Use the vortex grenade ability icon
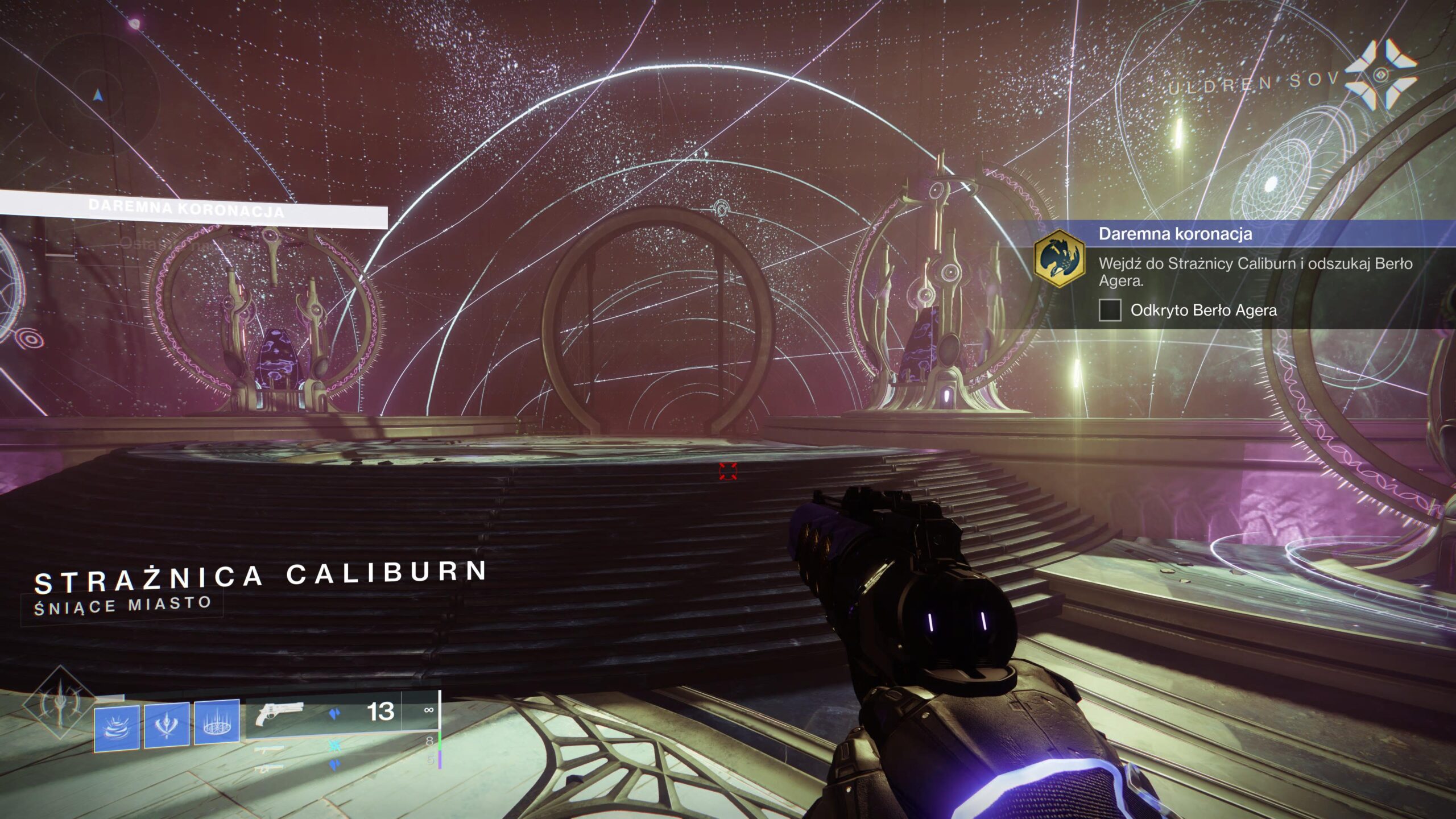 pos(117,727)
